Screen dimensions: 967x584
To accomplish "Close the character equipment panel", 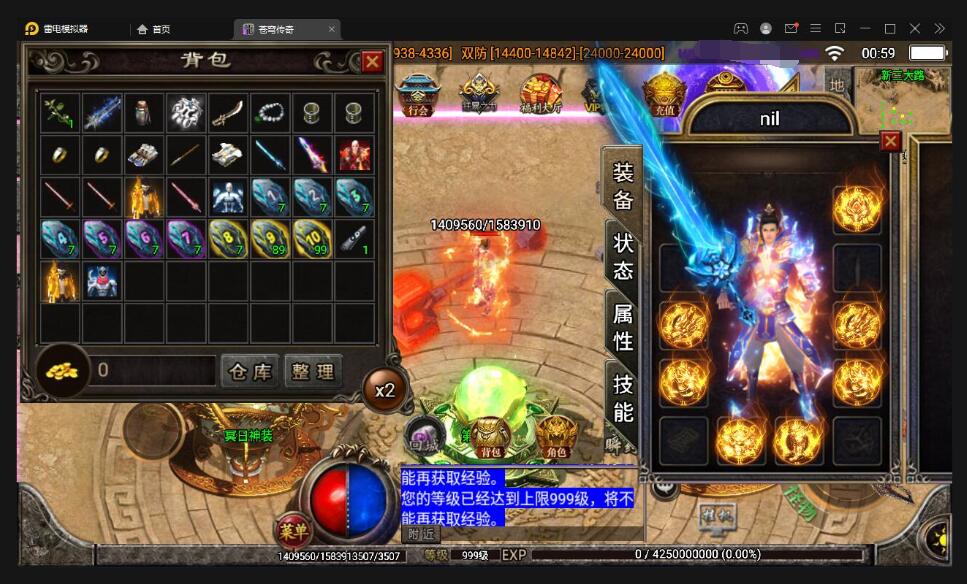I will pos(890,141).
